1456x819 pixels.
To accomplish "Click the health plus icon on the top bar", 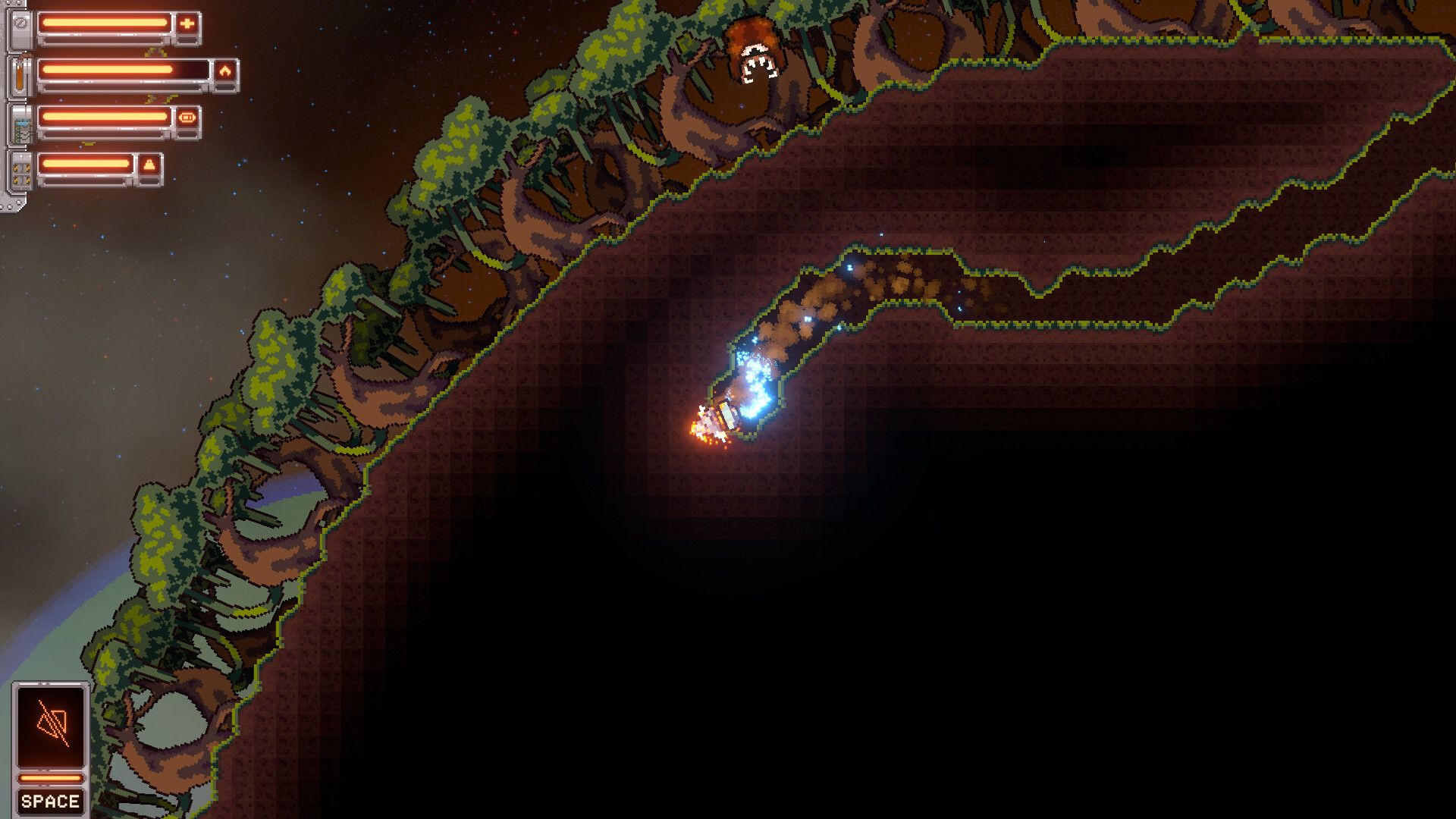I will (187, 24).
